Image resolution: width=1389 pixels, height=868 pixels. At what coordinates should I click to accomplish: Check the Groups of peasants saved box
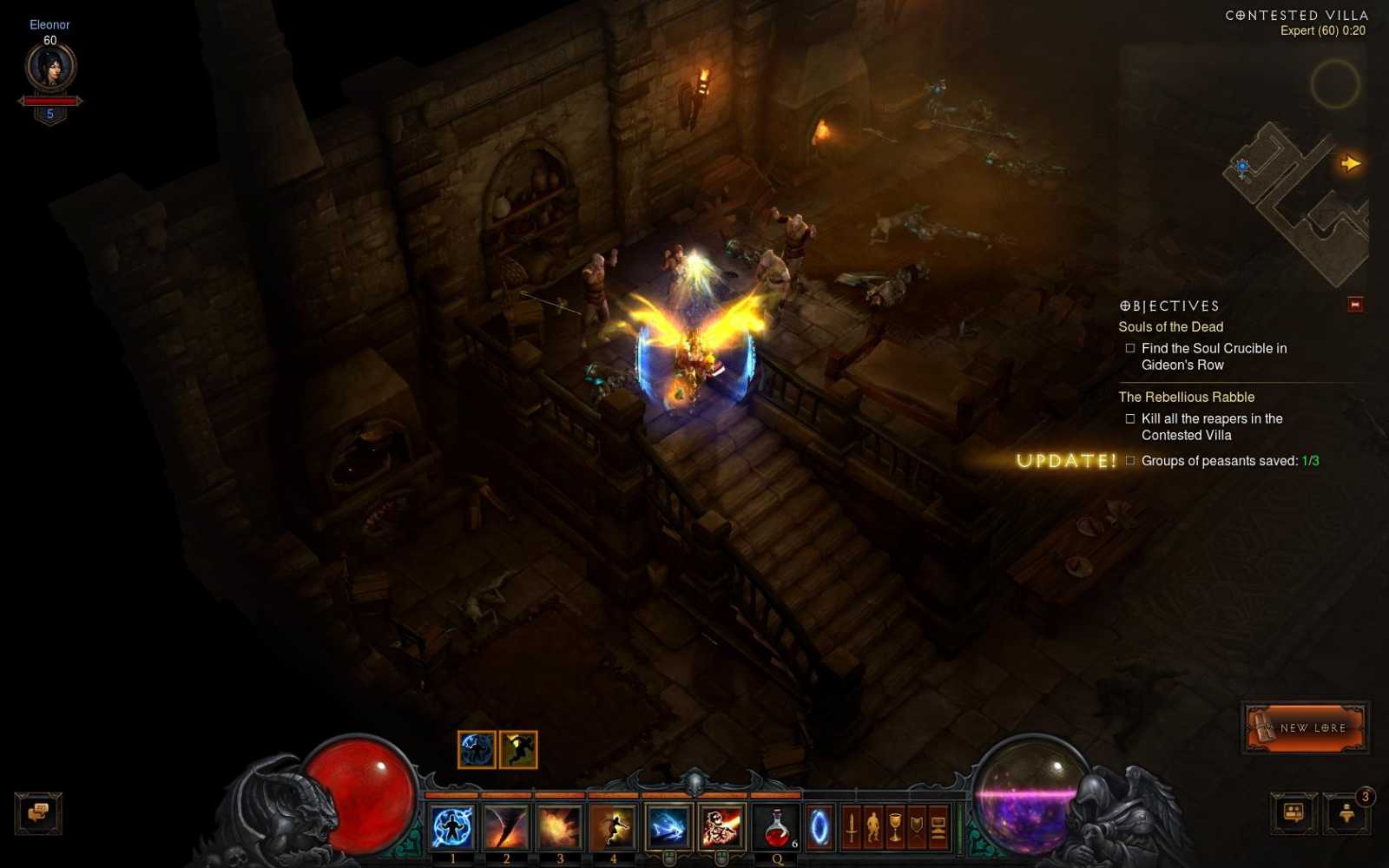point(1129,462)
